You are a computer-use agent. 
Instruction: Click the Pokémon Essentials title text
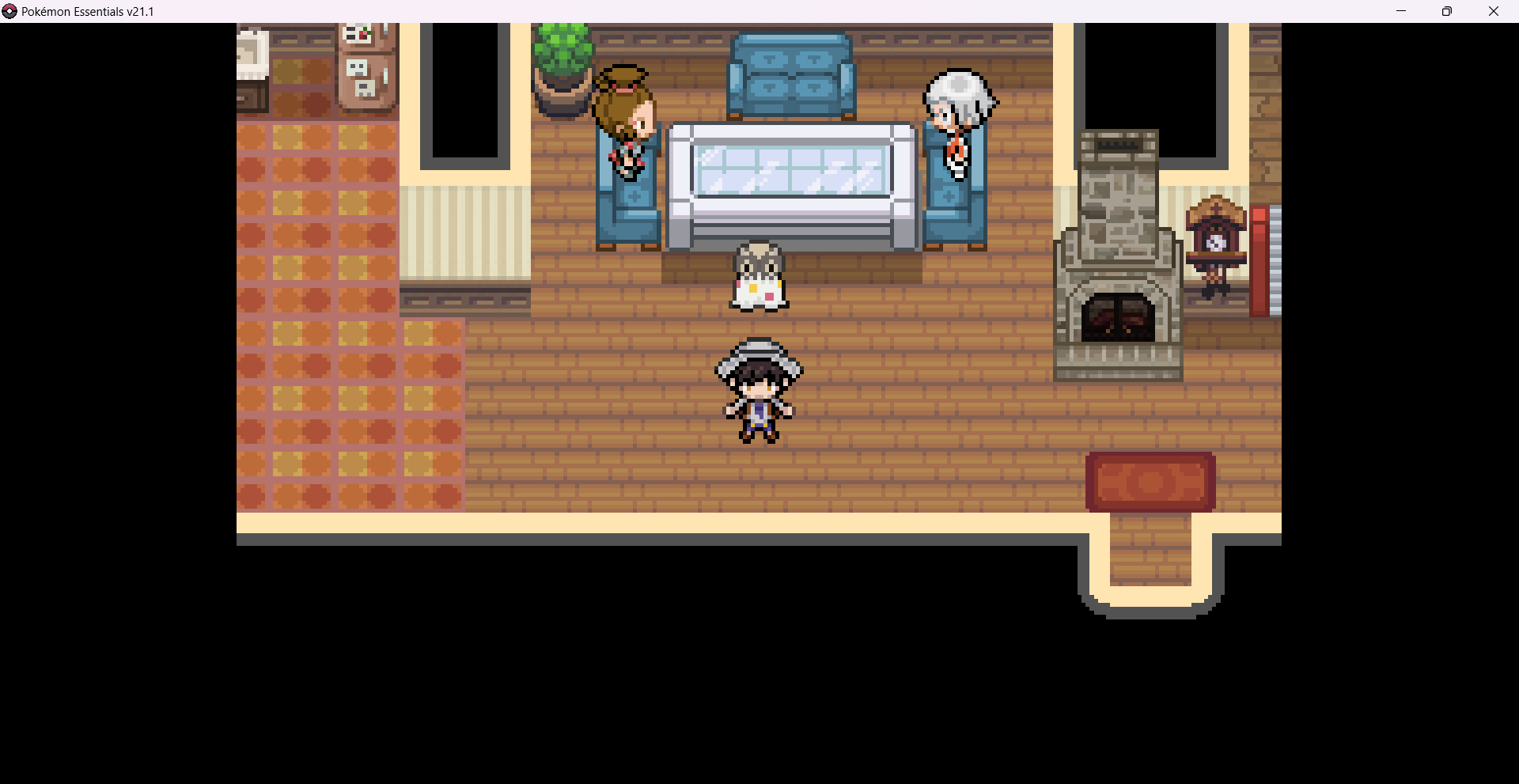87,11
